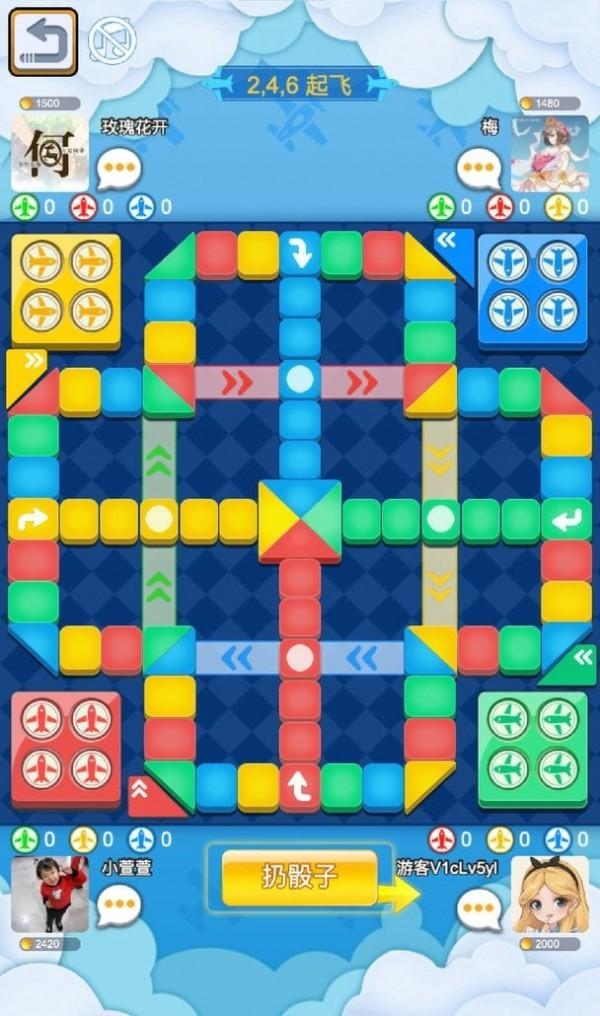
Task: Click the back arrow button
Action: [43, 42]
